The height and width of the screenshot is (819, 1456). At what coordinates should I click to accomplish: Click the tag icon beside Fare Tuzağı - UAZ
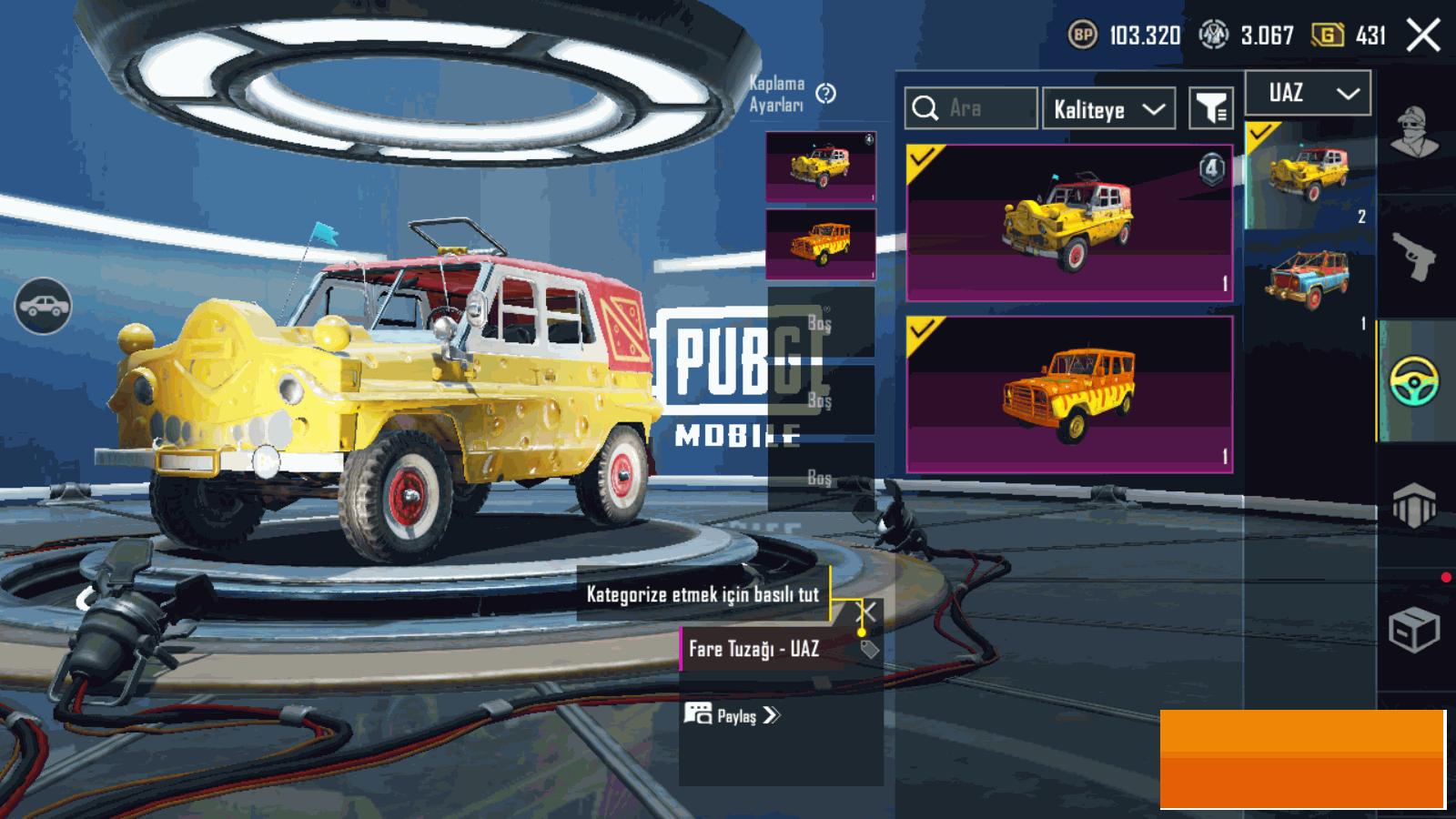[870, 649]
